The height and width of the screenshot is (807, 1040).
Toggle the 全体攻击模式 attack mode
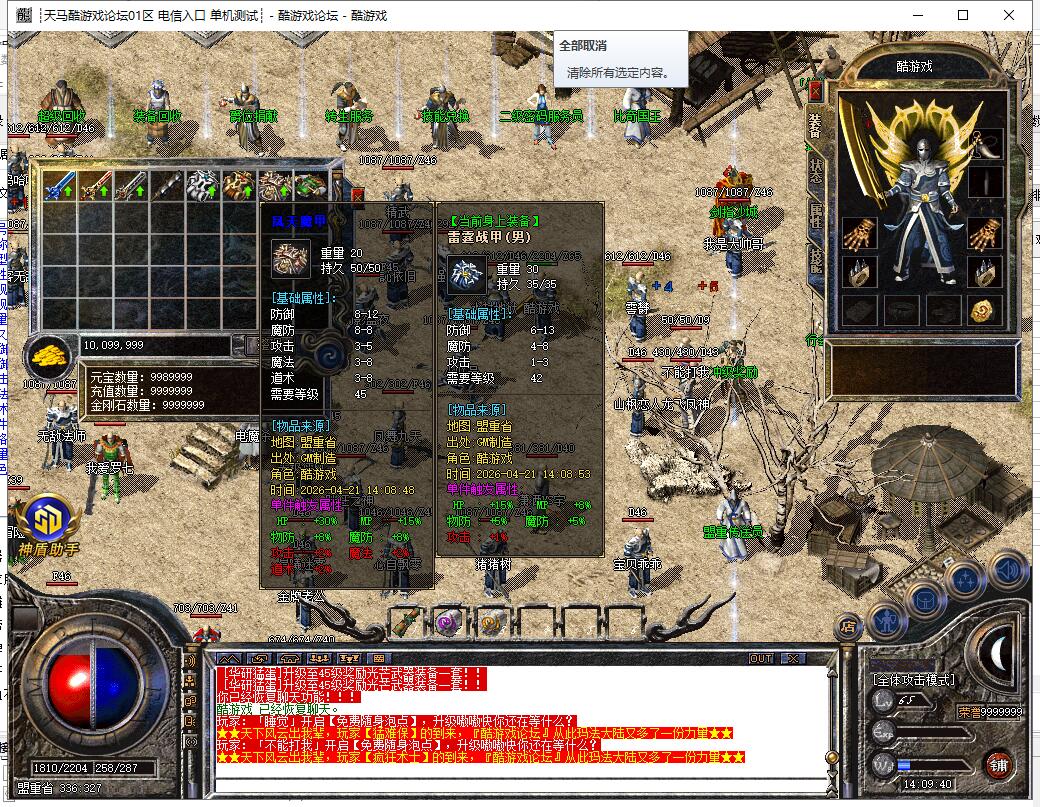point(915,680)
